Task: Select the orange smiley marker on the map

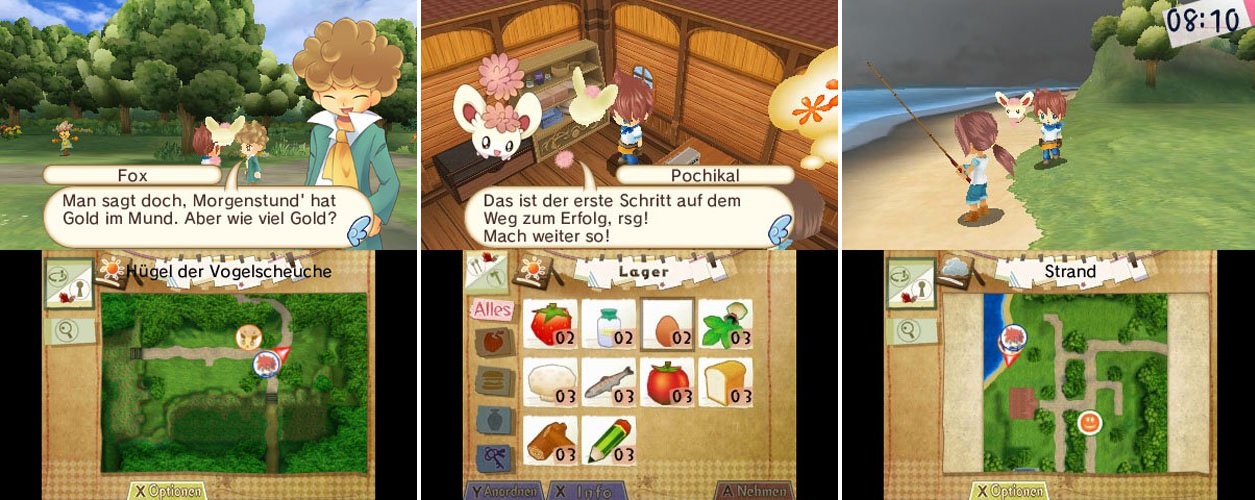Action: point(1089,423)
